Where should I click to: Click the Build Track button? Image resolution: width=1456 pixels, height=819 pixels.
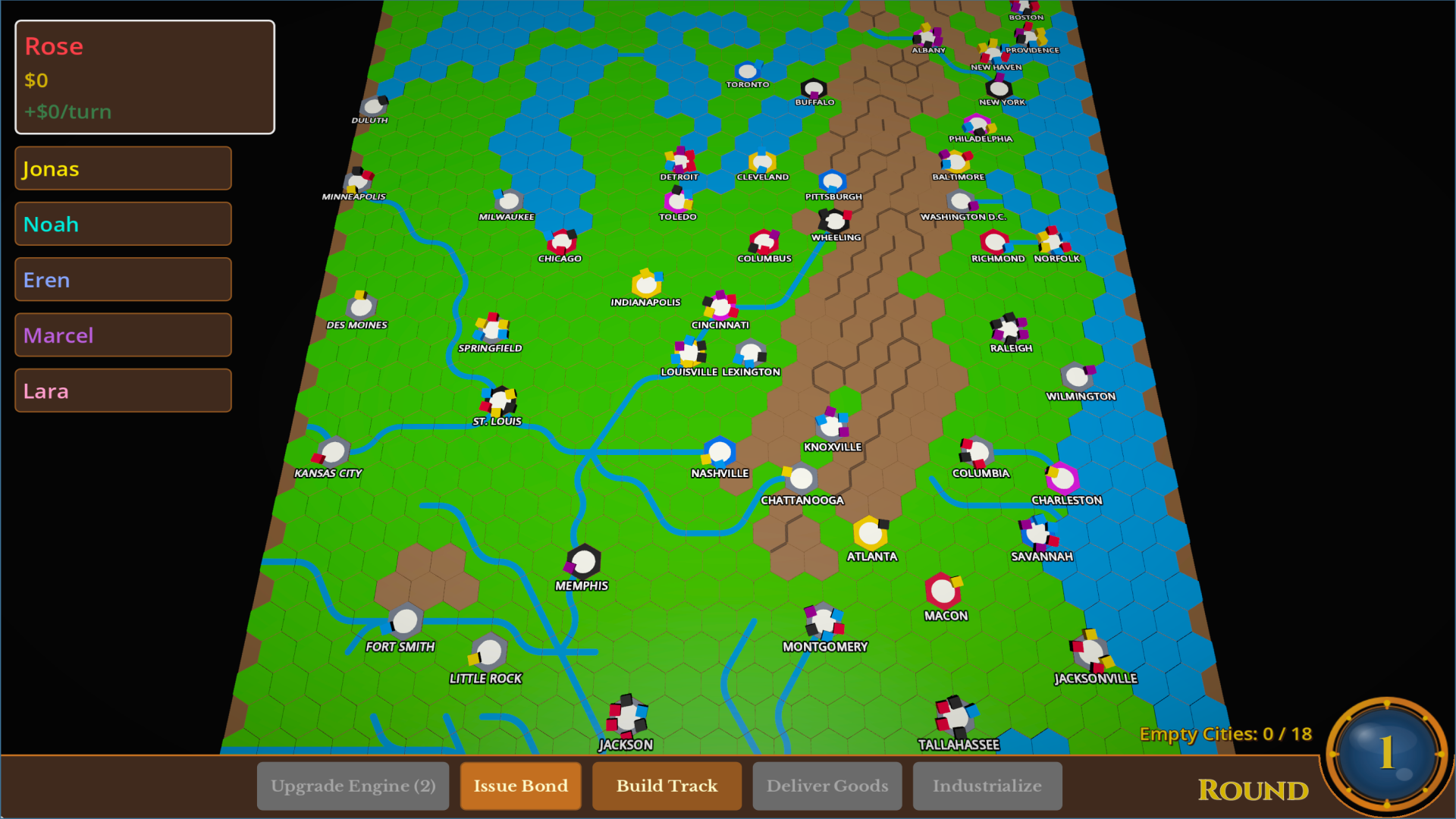pyautogui.click(x=667, y=786)
